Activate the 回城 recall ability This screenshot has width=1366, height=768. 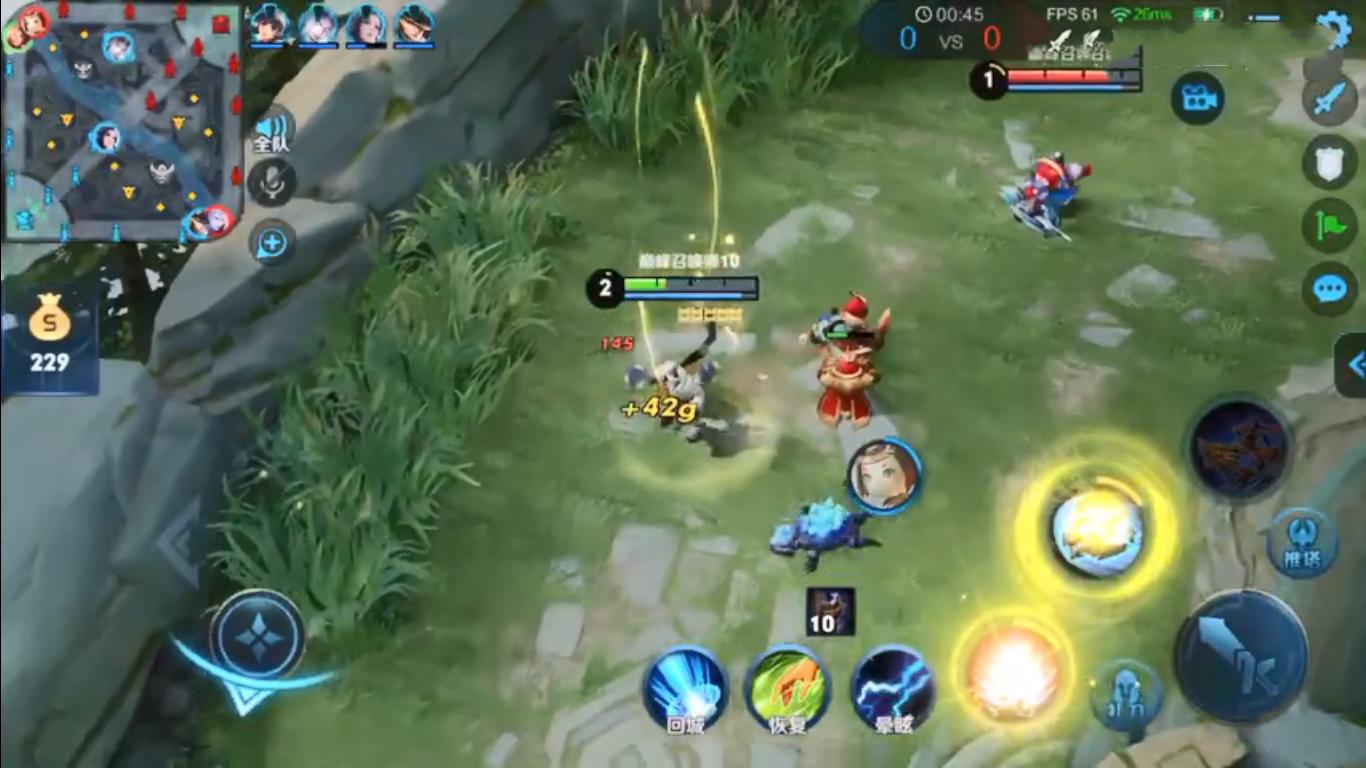coord(685,688)
